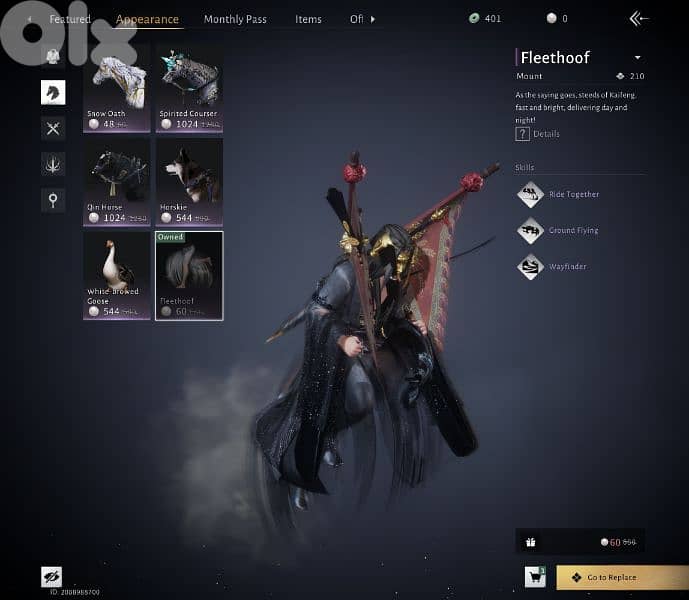The height and width of the screenshot is (600, 689).
Task: Select the Appearance tab
Action: click(x=147, y=19)
